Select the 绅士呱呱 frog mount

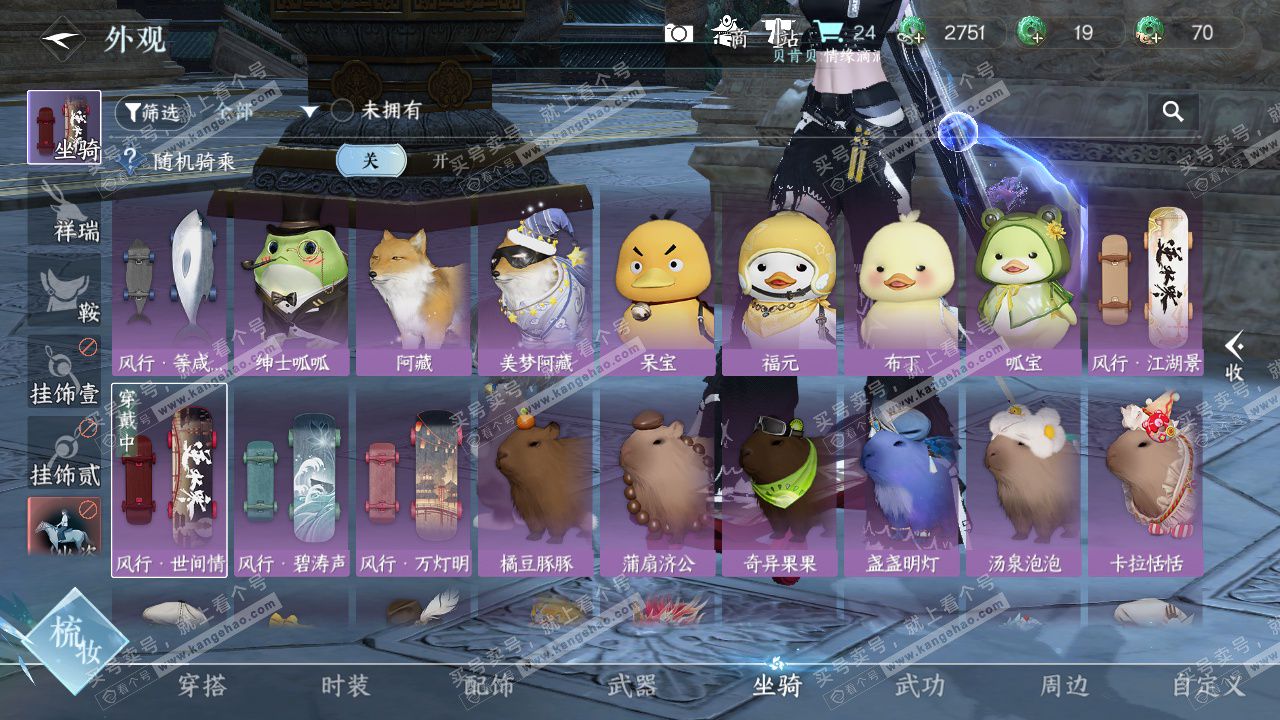292,290
